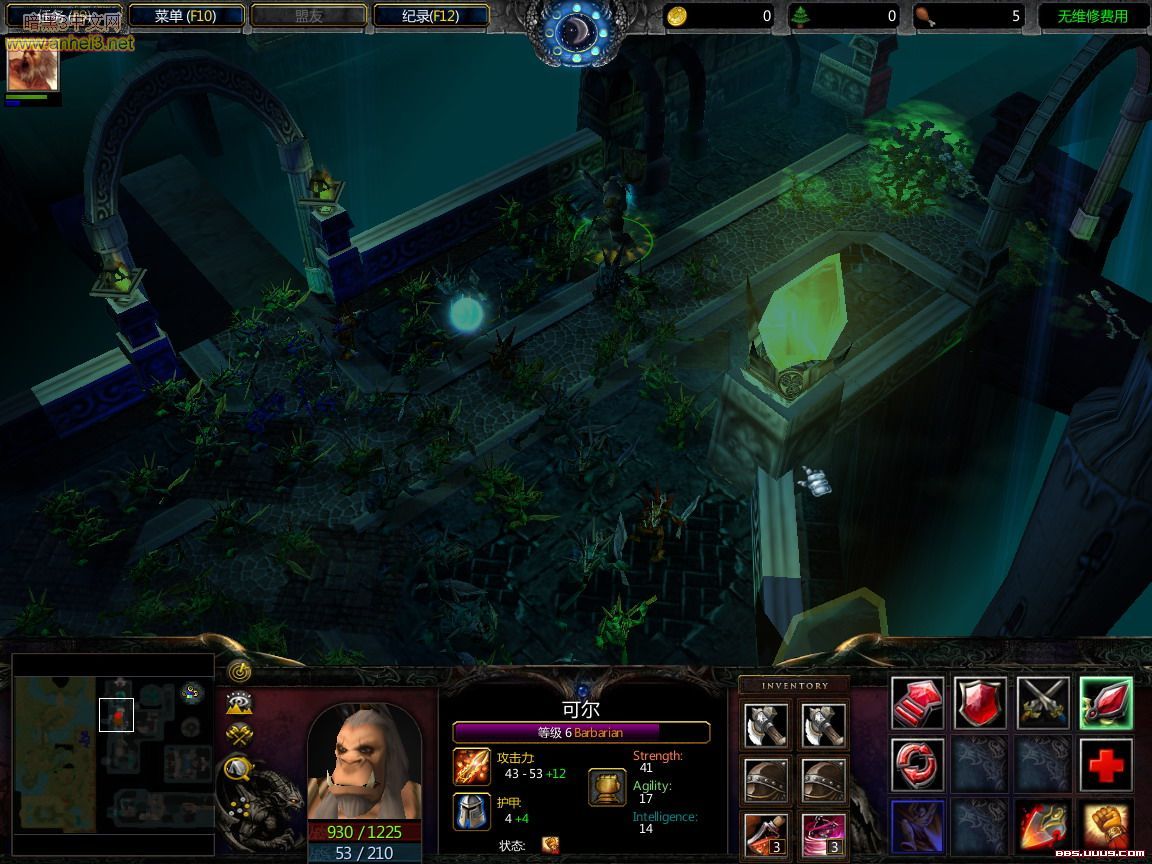This screenshot has height=864, width=1152.
Task: Activate the golden fist ability
Action: coord(1105,827)
